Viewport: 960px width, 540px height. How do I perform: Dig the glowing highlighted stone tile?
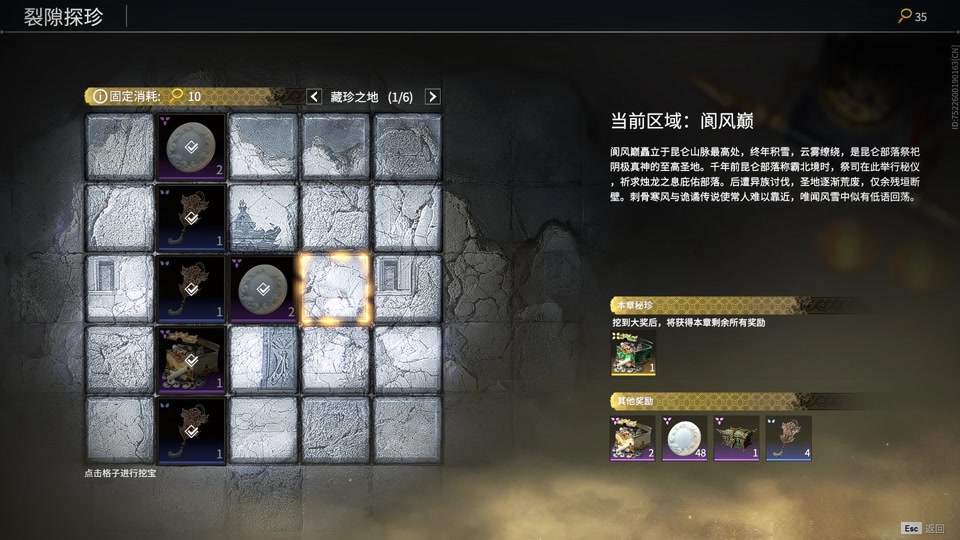tap(335, 289)
